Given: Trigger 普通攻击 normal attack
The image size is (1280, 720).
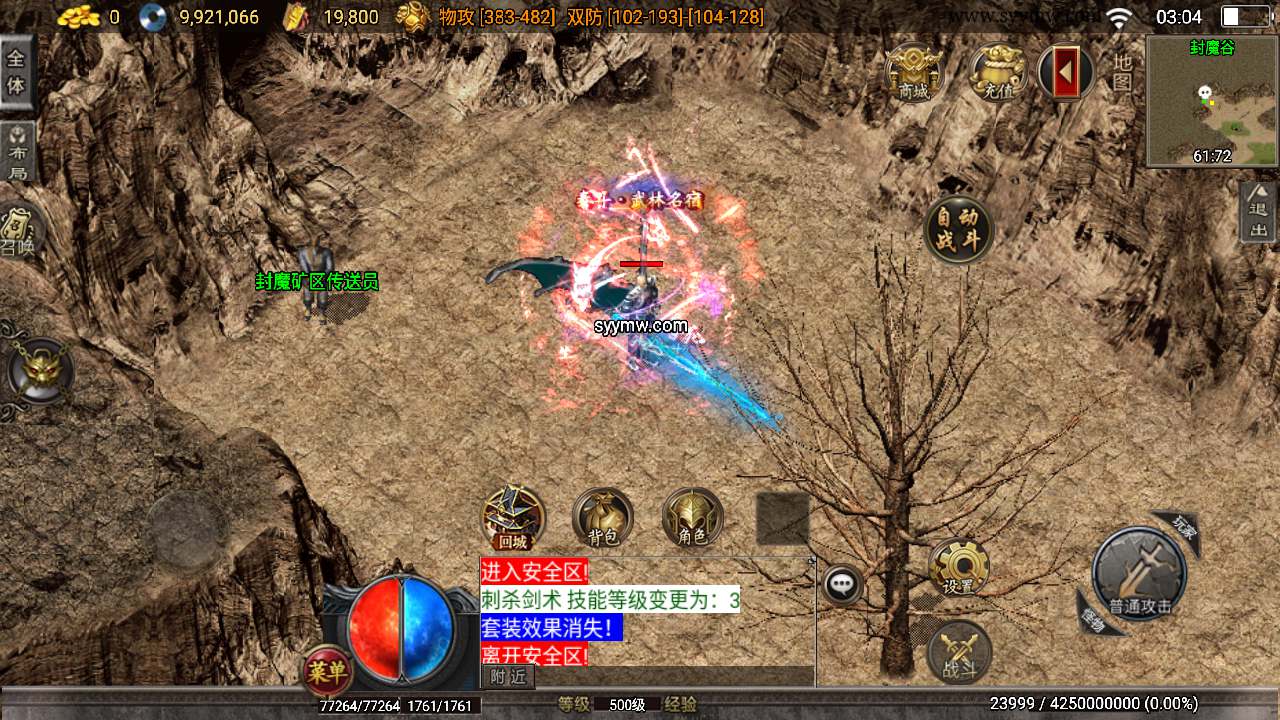Looking at the screenshot, I should pyautogui.click(x=1139, y=575).
